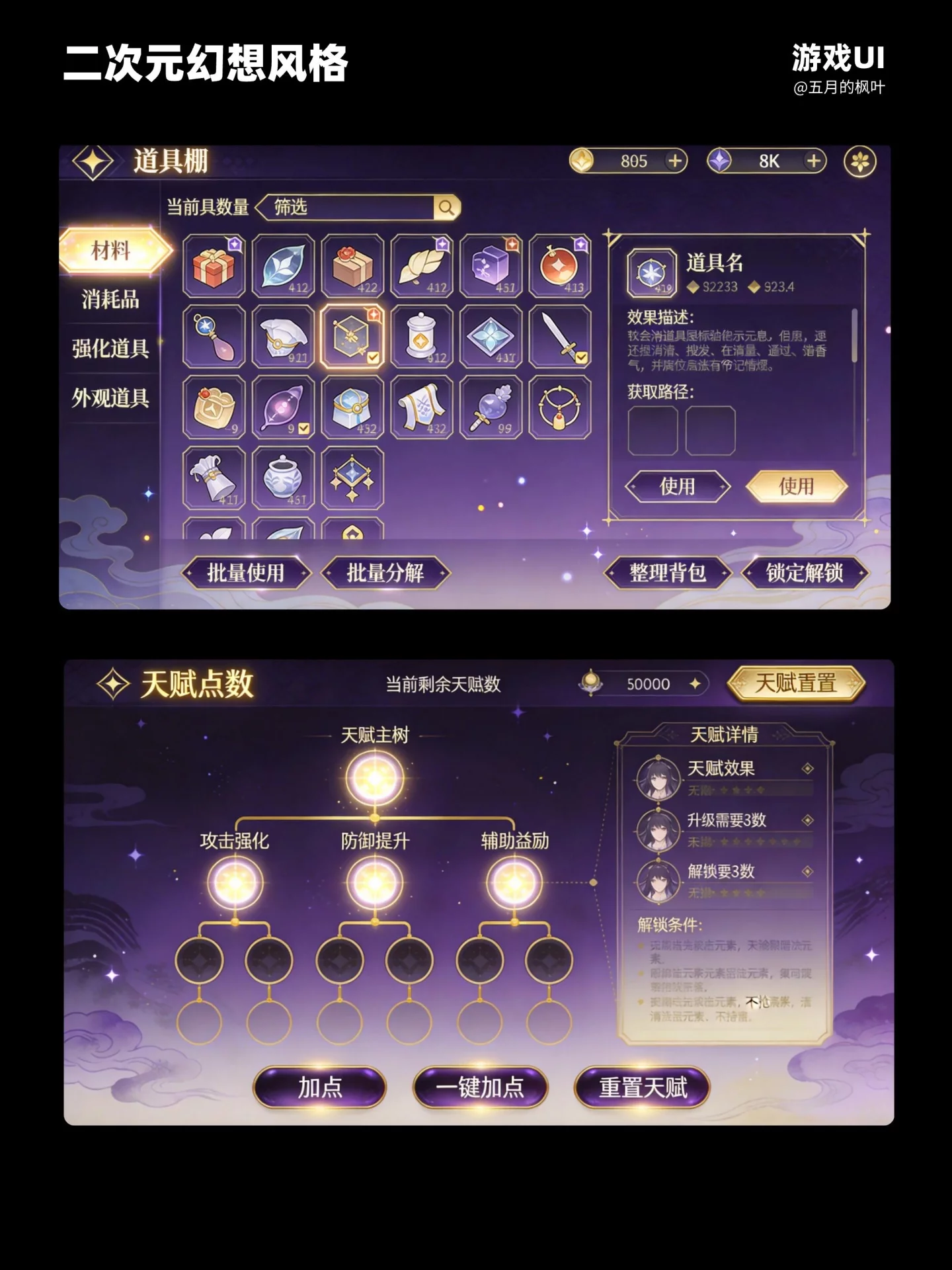Toggle the checkmark on the sword item
This screenshot has width=952, height=1270.
tap(581, 357)
